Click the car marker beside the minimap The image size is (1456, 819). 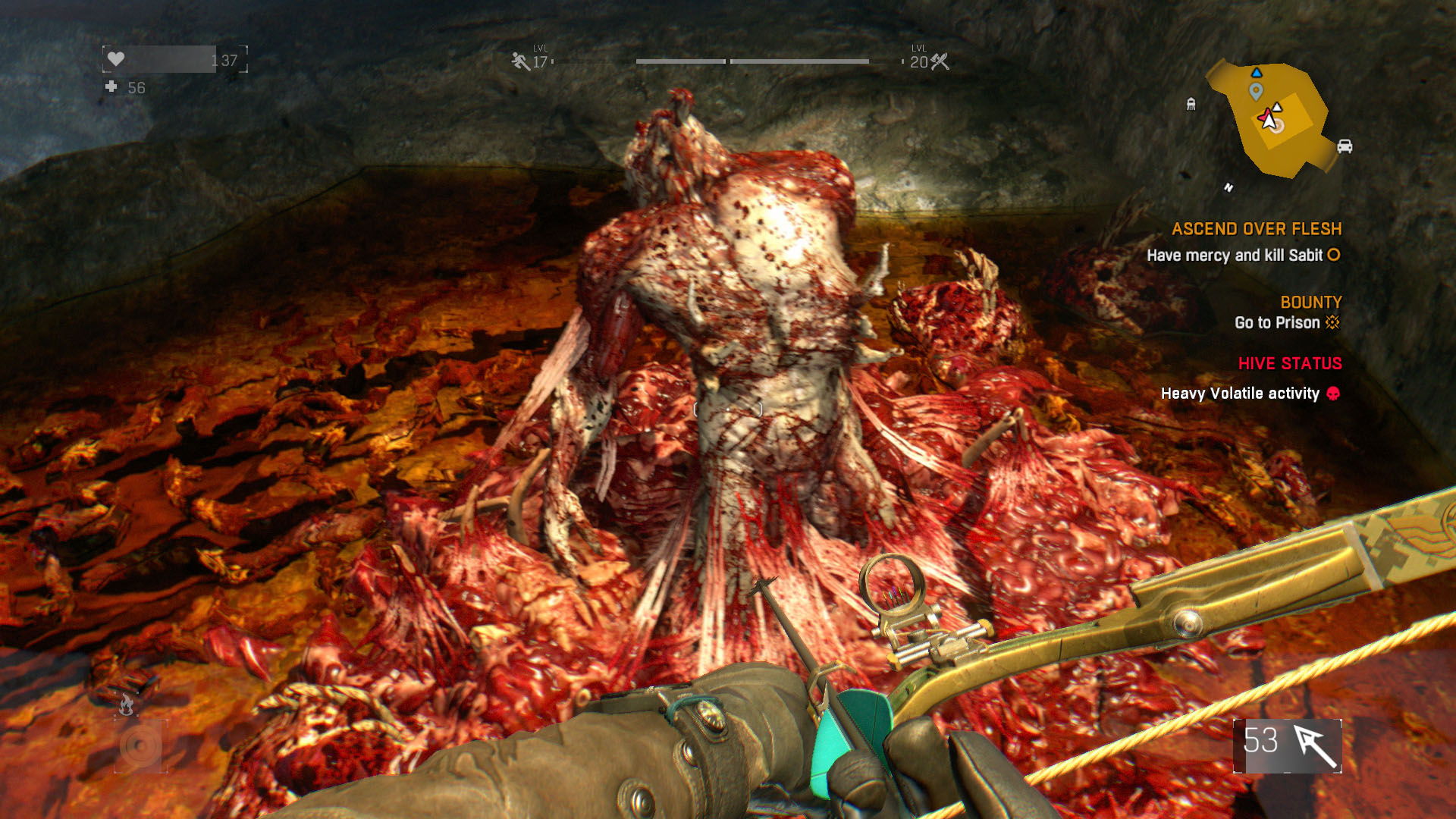pyautogui.click(x=1345, y=146)
